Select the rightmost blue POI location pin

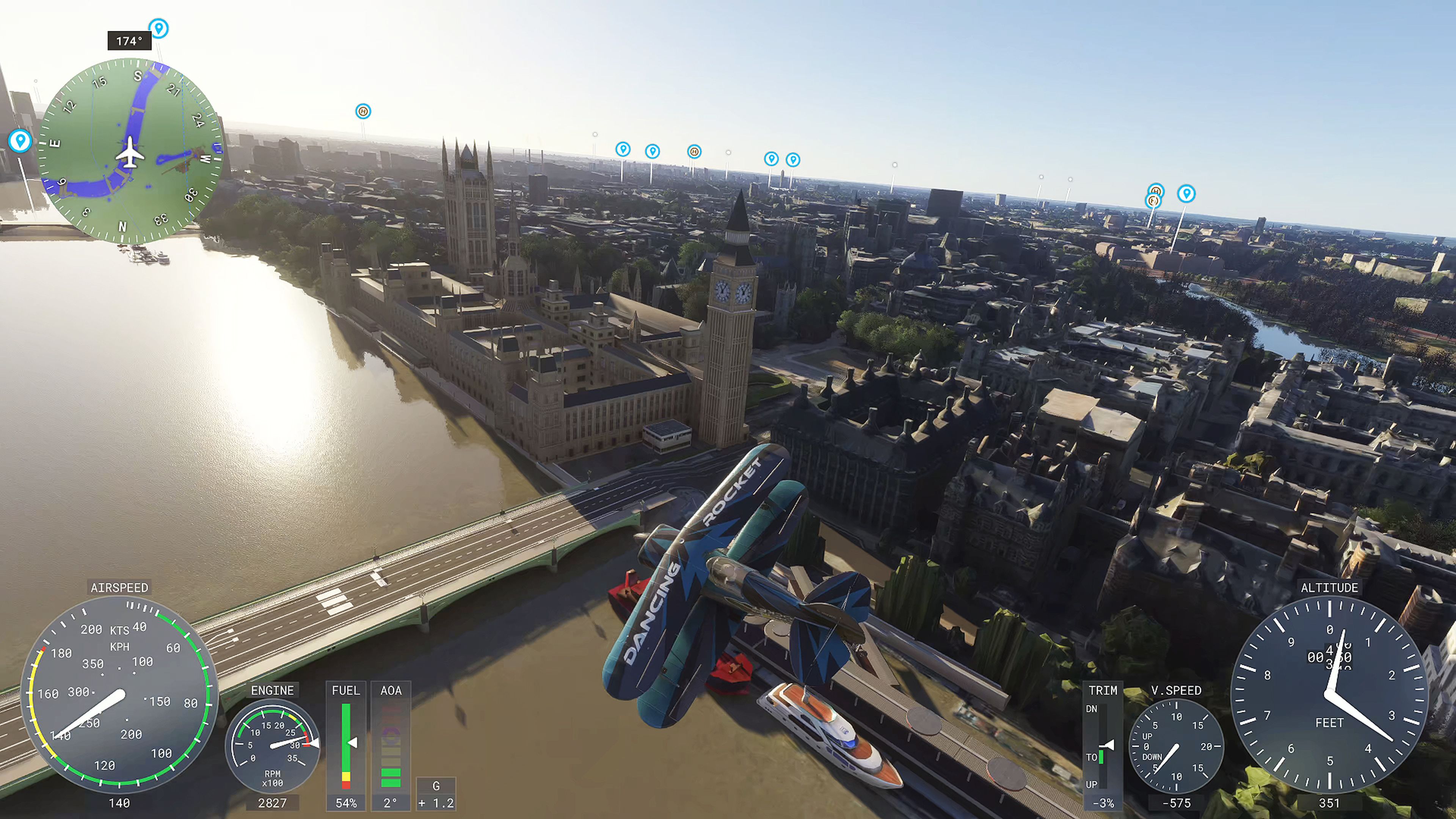(x=1188, y=193)
